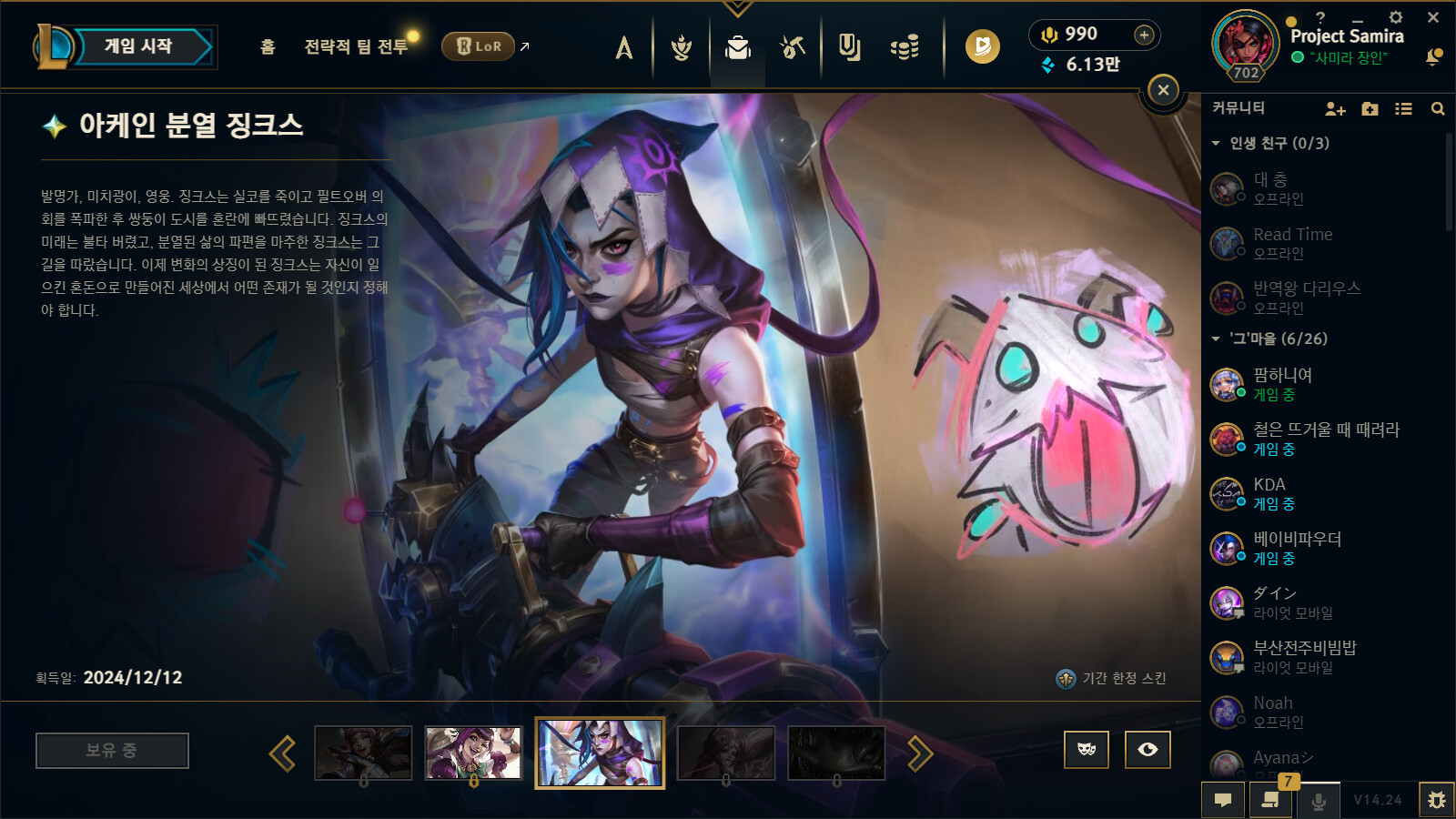Open the client settings gear
Viewport: 1456px width, 819px height.
1396,17
